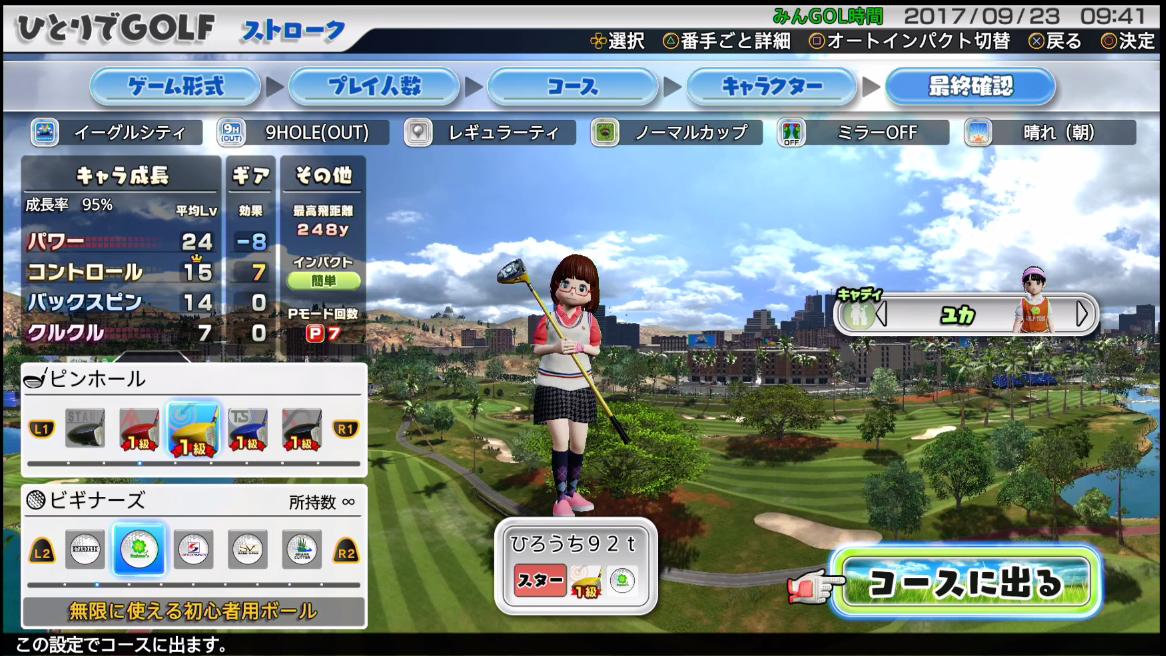1166x656 pixels.
Task: Switch to the キャラクター step
Action: pos(771,87)
